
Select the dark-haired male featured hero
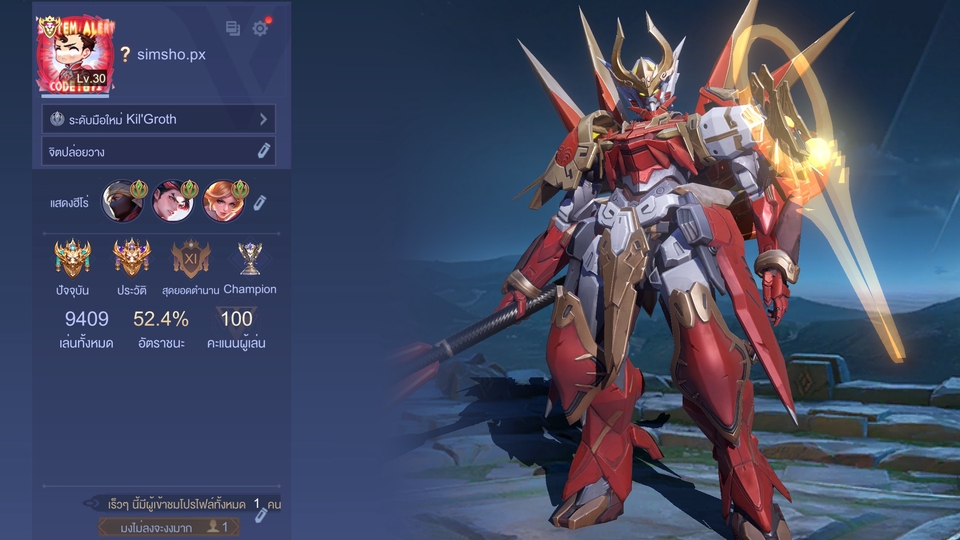[173, 201]
